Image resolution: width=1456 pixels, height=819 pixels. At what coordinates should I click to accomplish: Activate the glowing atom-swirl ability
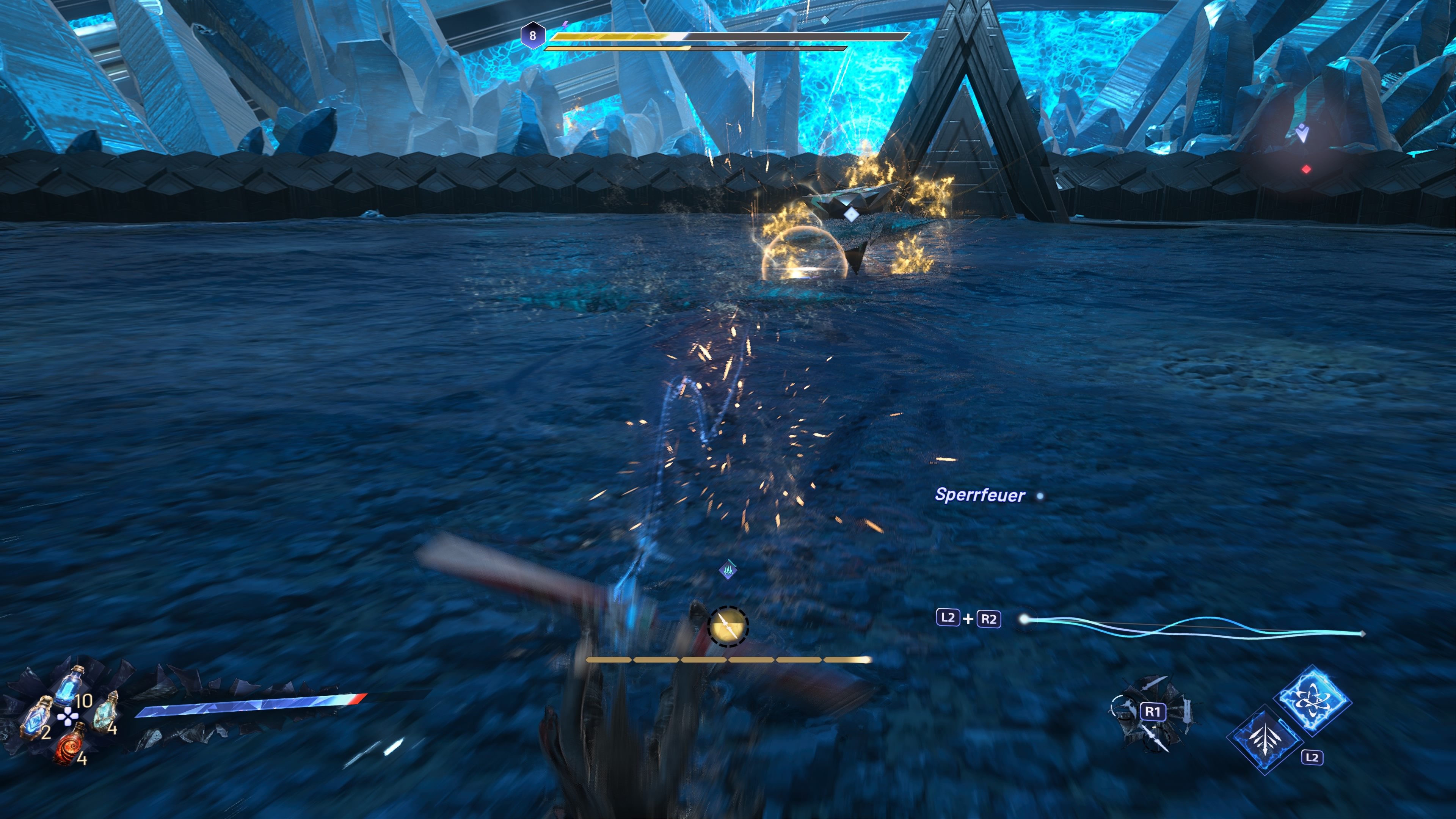(1313, 701)
